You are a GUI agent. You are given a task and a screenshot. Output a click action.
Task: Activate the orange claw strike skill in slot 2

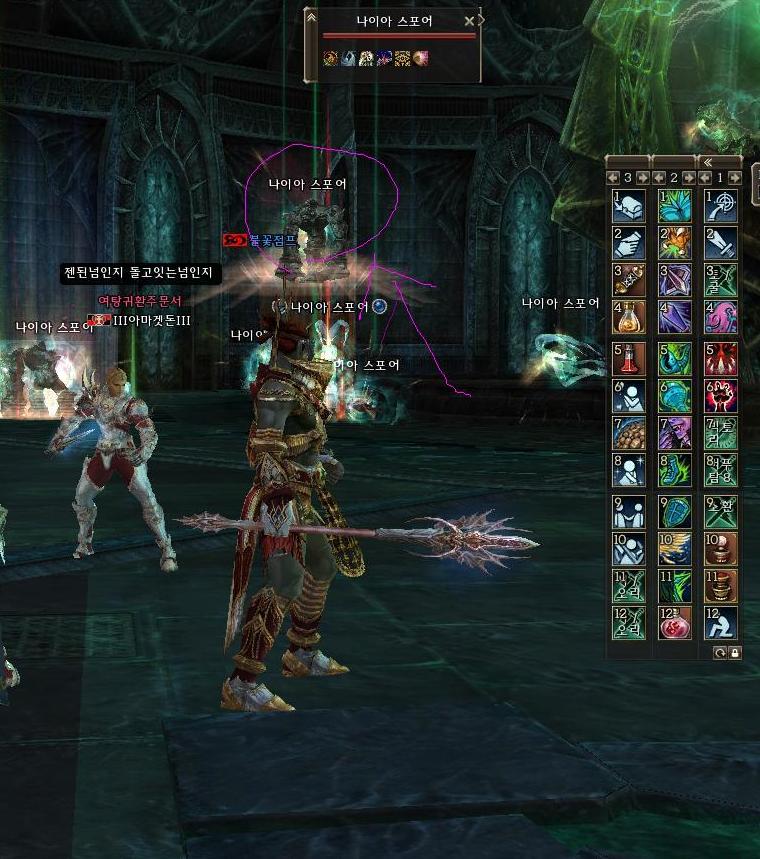pos(675,243)
